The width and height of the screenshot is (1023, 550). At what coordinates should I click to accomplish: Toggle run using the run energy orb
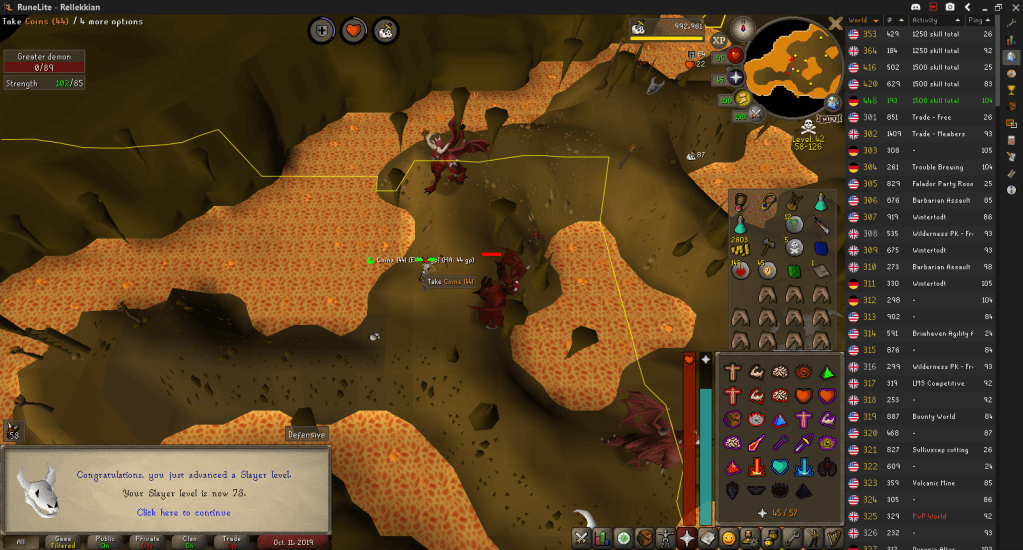click(x=743, y=98)
